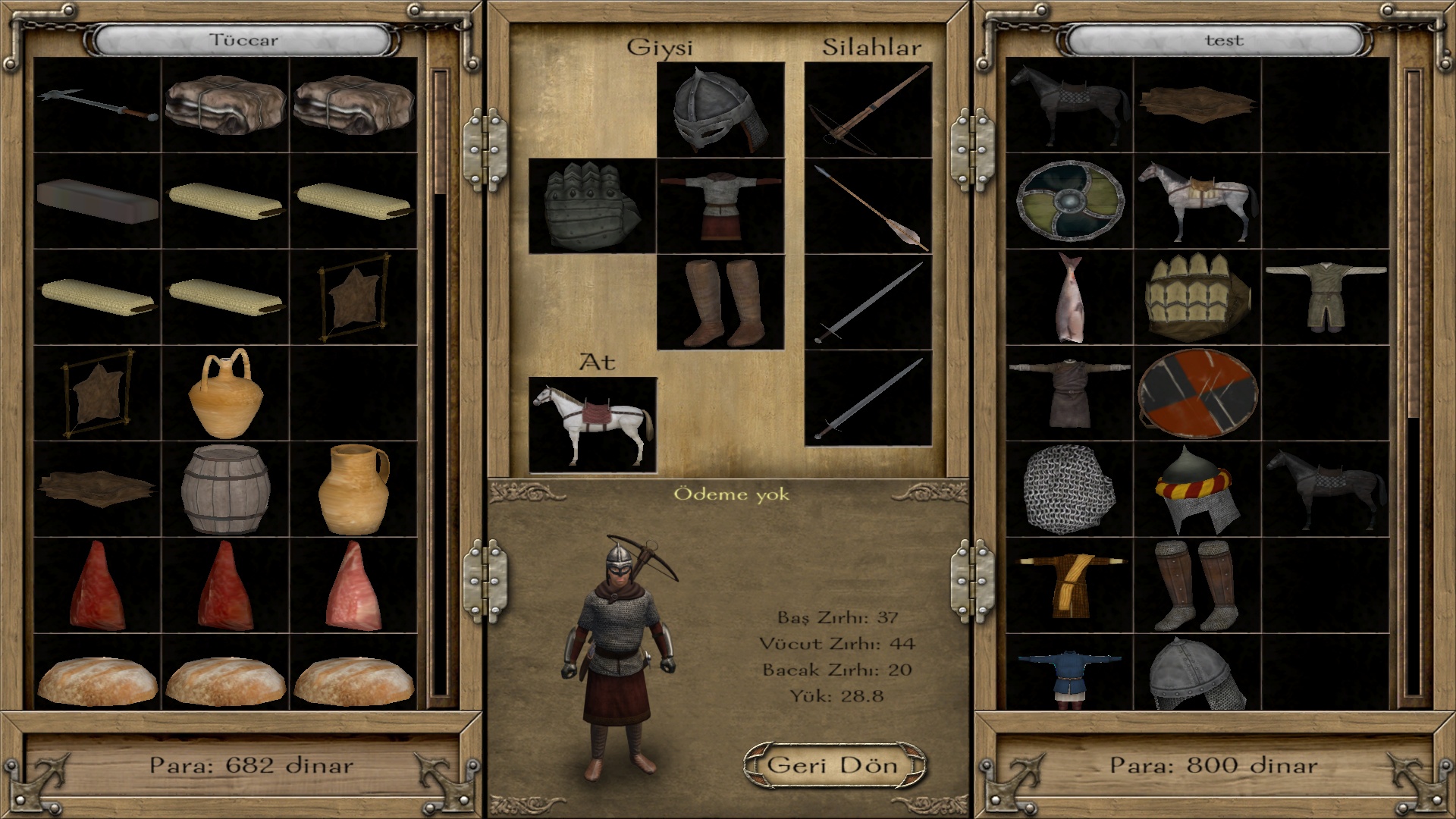Pick the merchant's two-handled orange jug
The width and height of the screenshot is (1456, 819).
(x=225, y=393)
